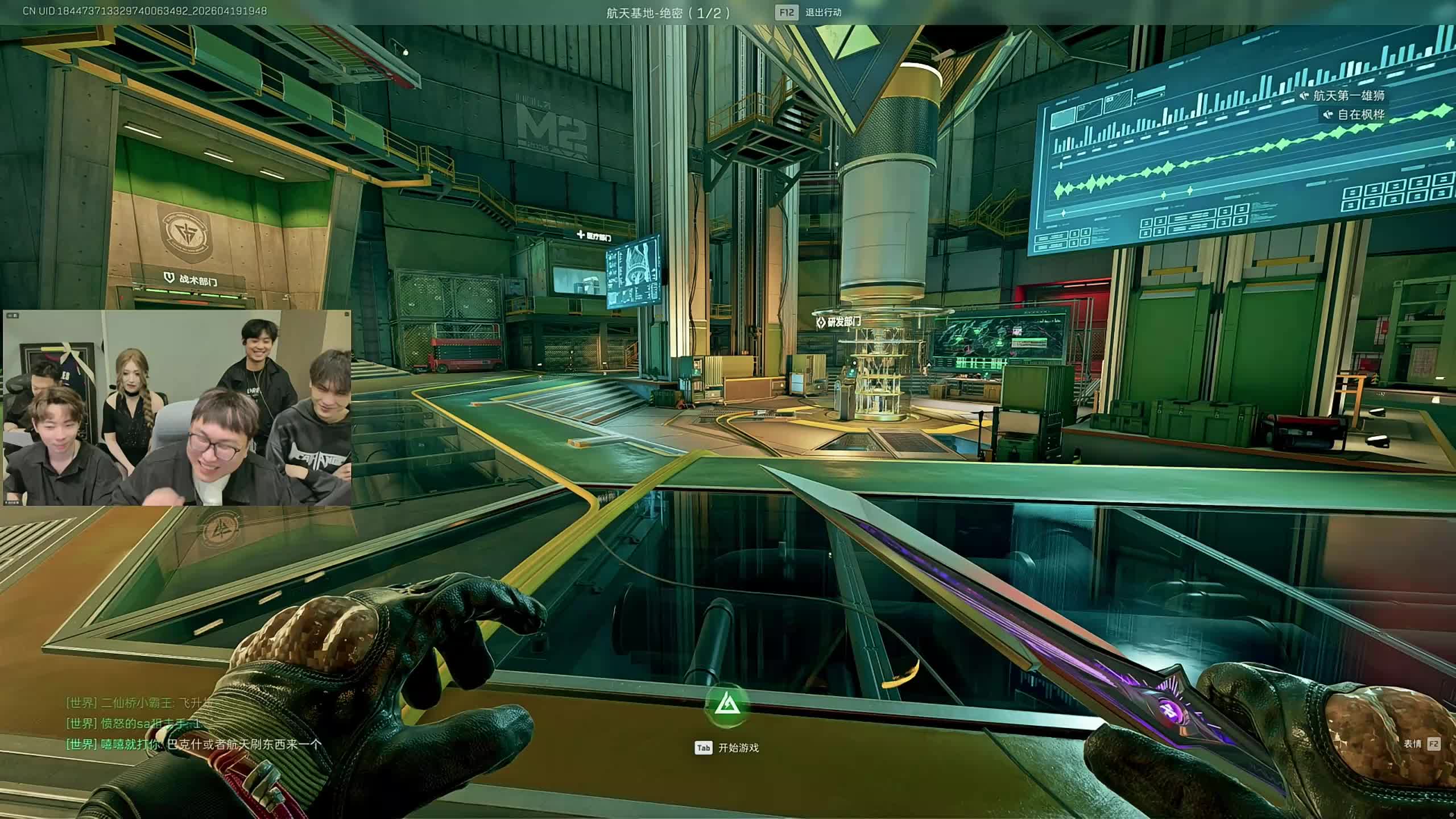Click the streamer webcam overlay
The height and width of the screenshot is (819, 1456).
[177, 408]
